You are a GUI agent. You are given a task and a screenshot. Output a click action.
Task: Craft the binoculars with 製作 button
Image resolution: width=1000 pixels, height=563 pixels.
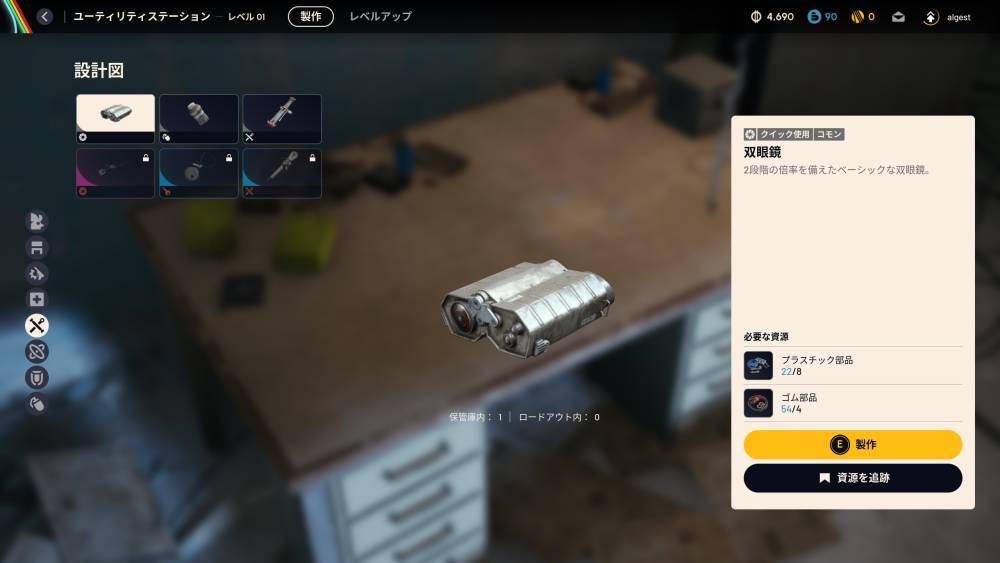tap(853, 445)
